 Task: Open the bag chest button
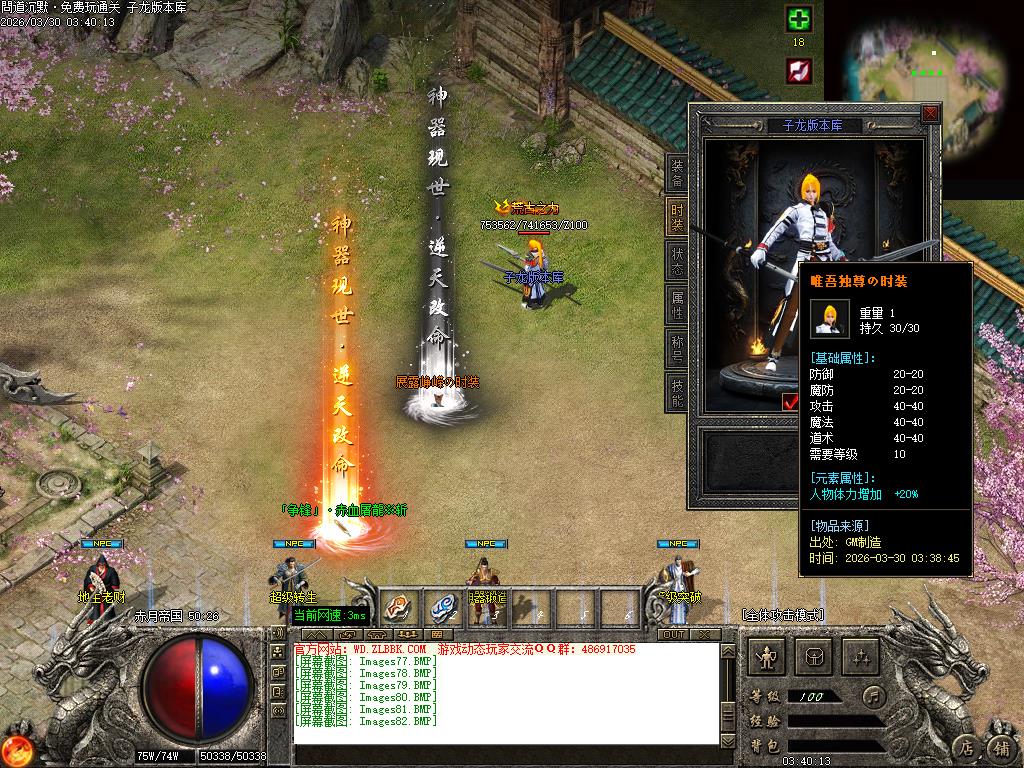[x=814, y=657]
